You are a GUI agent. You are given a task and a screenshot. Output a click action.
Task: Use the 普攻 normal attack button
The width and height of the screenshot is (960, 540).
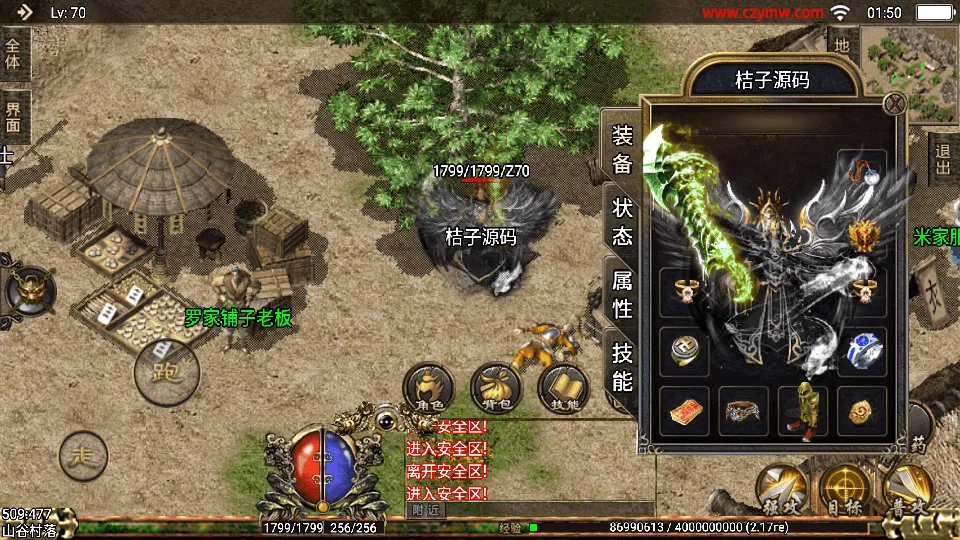(908, 489)
